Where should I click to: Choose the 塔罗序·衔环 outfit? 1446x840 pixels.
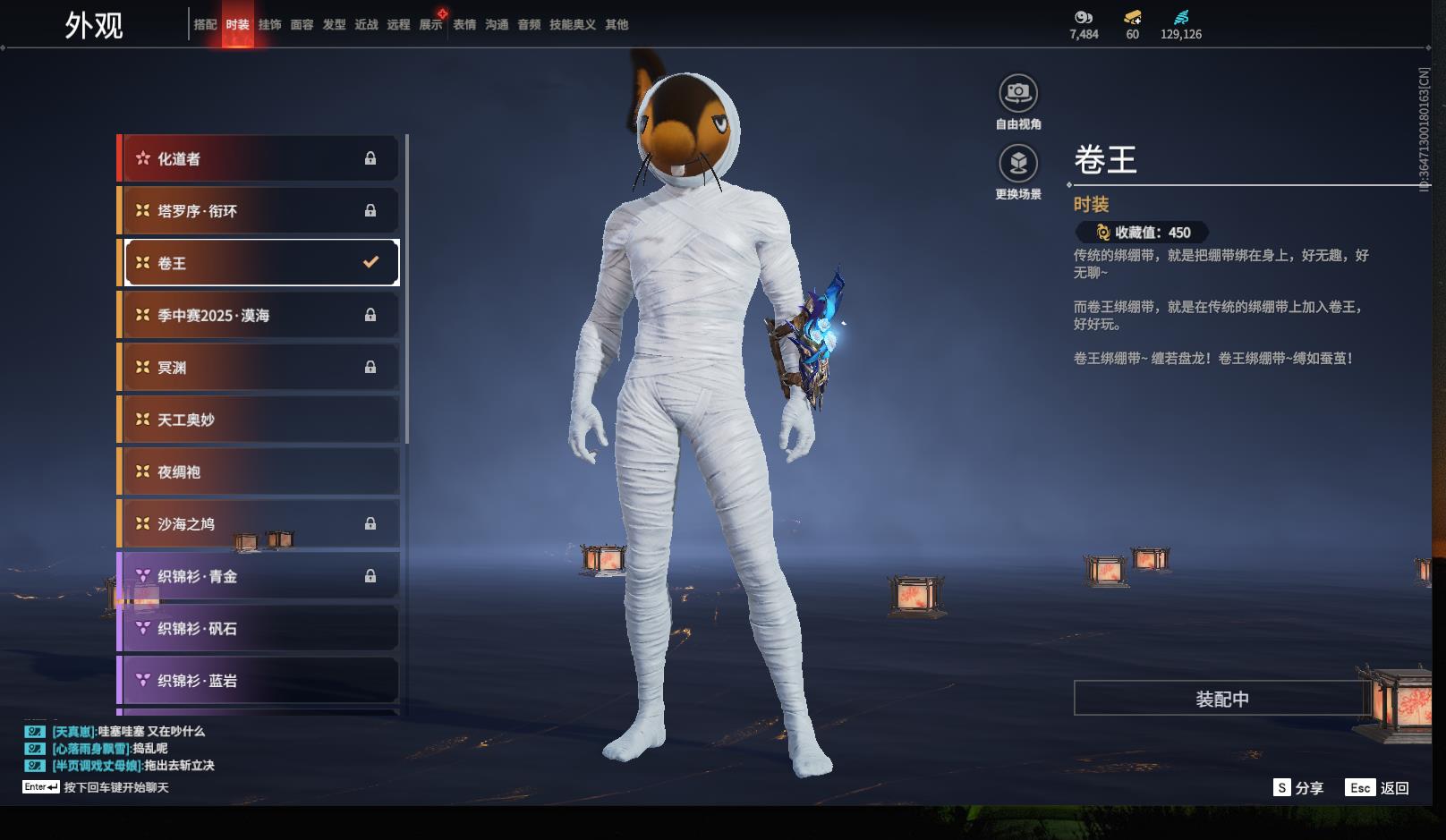pyautogui.click(x=259, y=211)
